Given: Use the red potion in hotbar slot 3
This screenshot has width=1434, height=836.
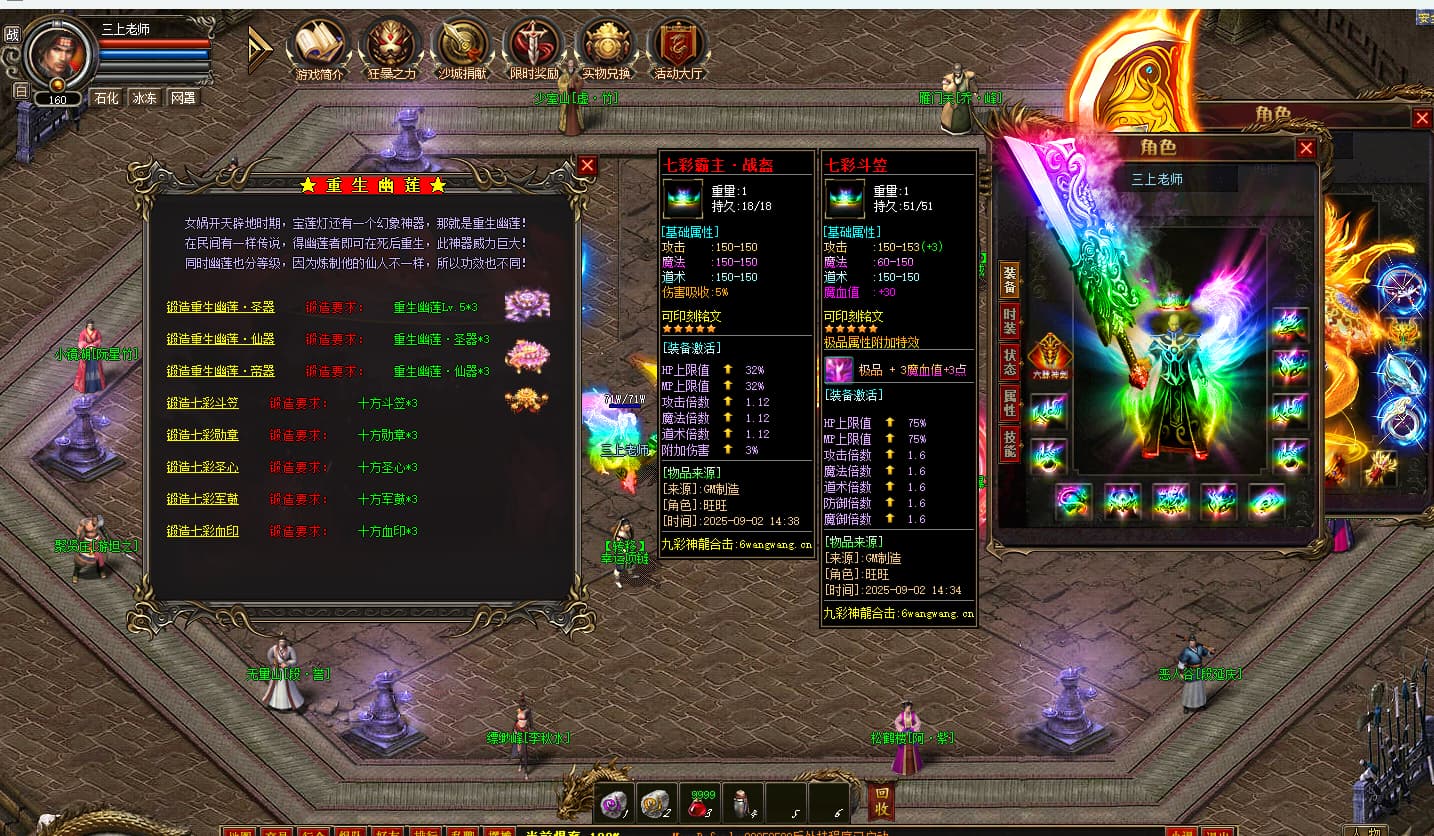Looking at the screenshot, I should point(701,802).
